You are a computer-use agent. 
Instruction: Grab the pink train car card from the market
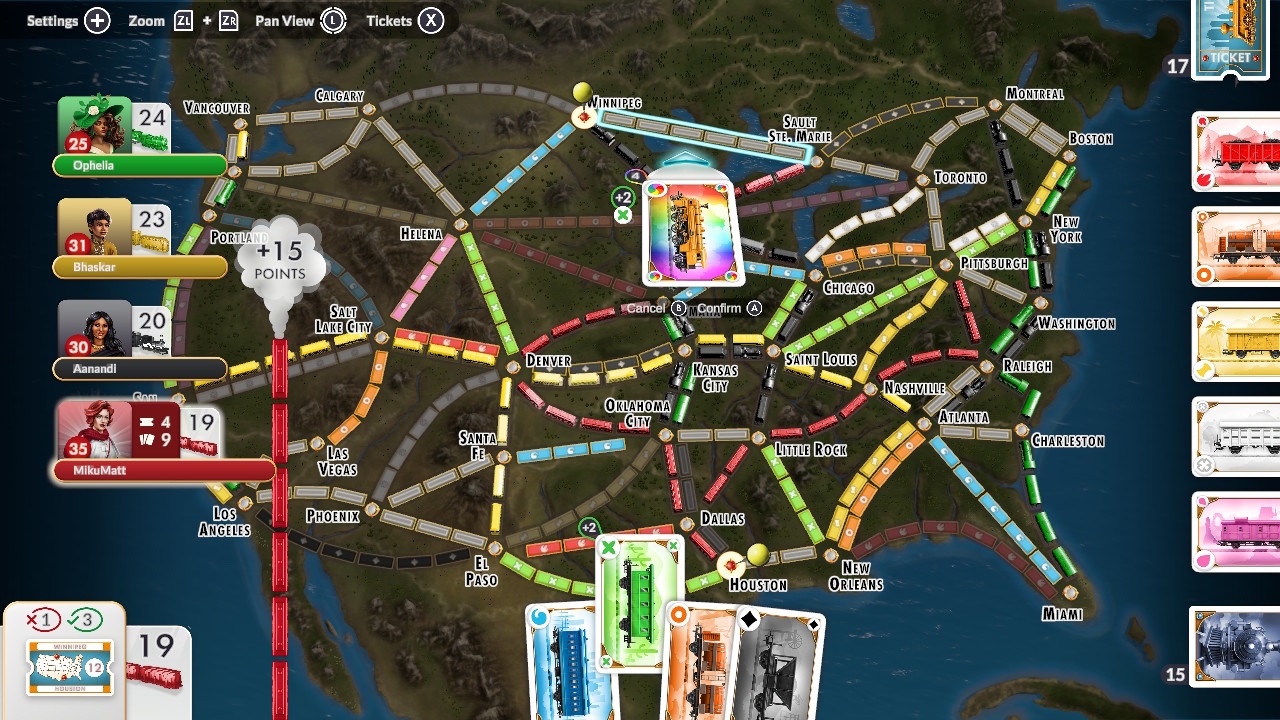coord(1238,532)
